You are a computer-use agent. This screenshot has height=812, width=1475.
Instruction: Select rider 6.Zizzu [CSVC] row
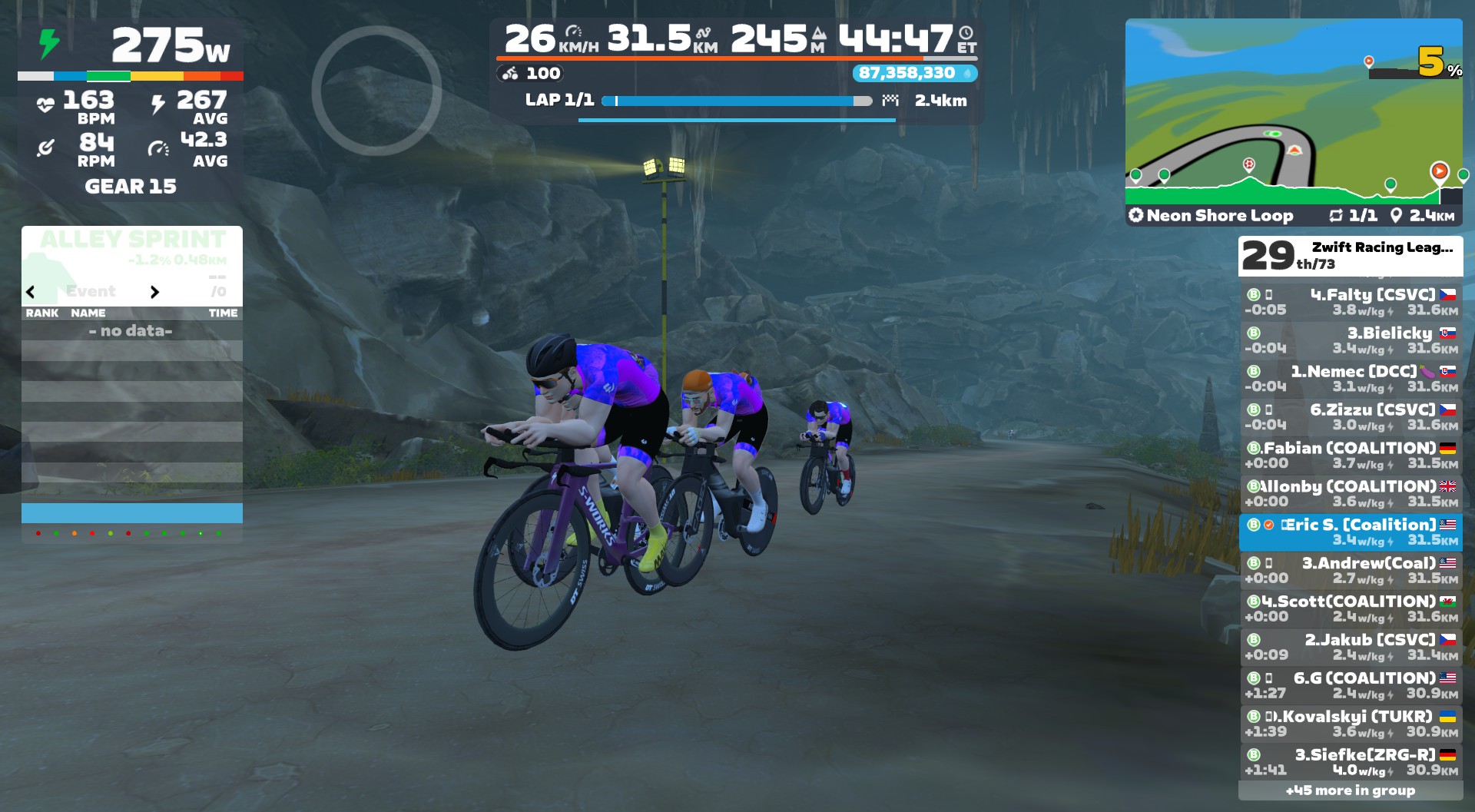[x=1351, y=417]
